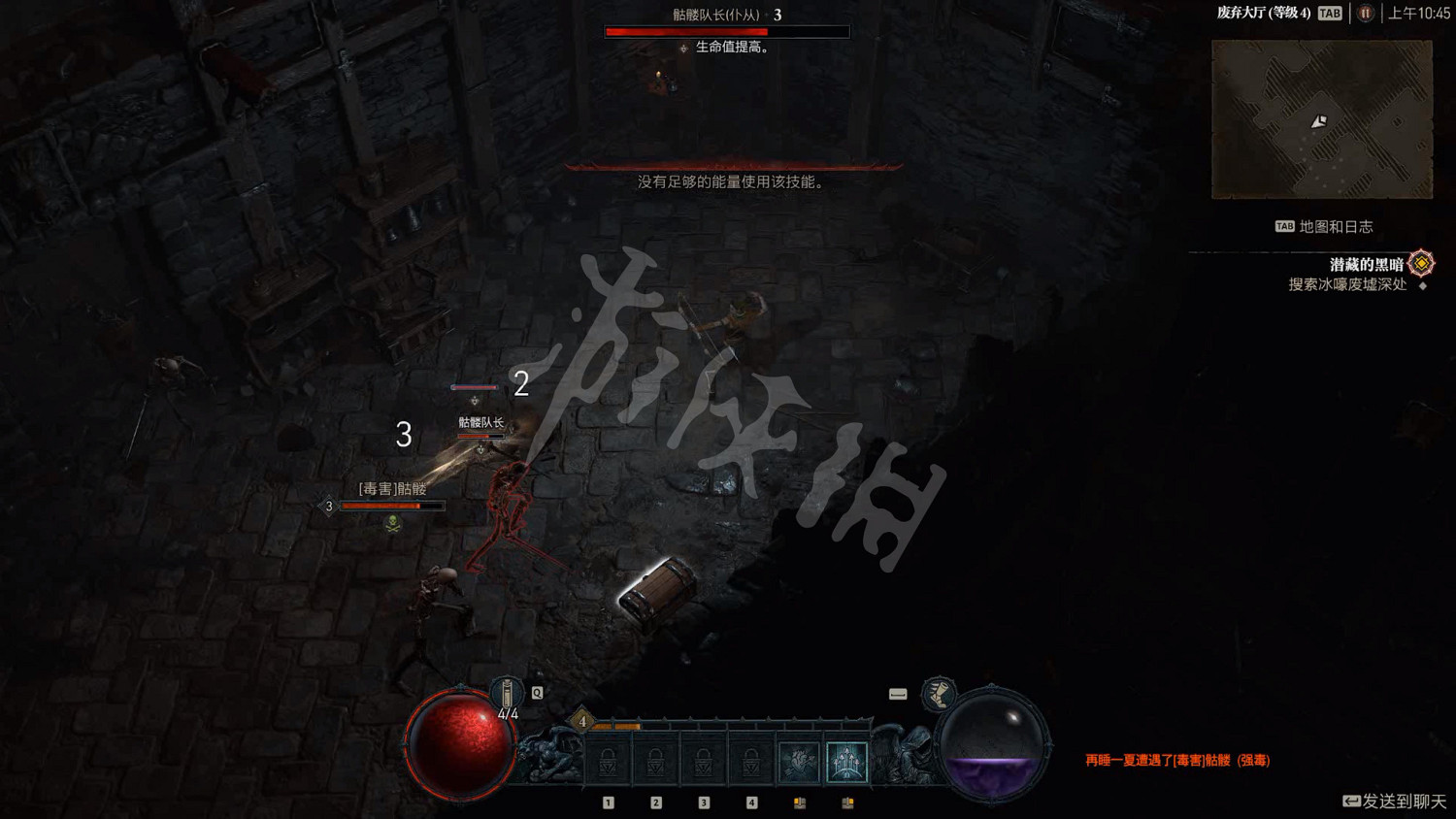Click the 潜藏的黑暗 quest emblem

pos(1421,262)
